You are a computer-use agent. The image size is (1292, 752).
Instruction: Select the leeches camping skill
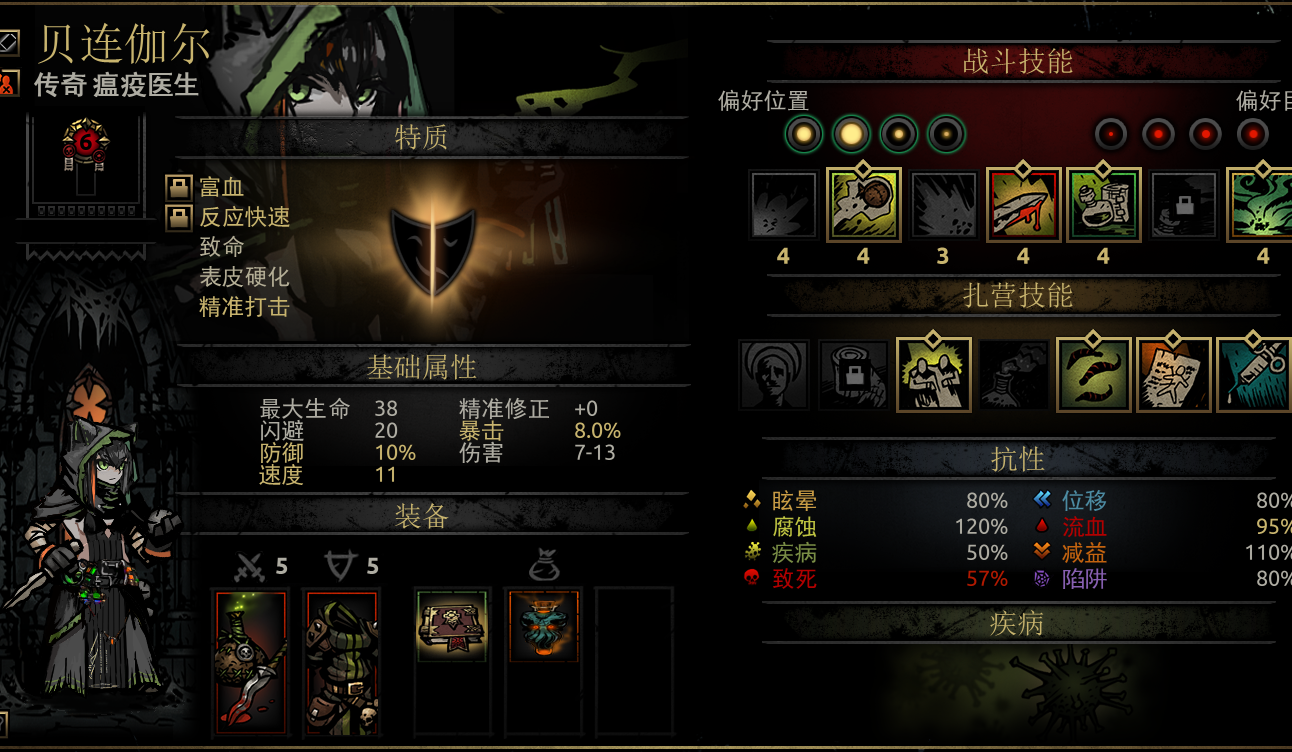[x=1093, y=374]
